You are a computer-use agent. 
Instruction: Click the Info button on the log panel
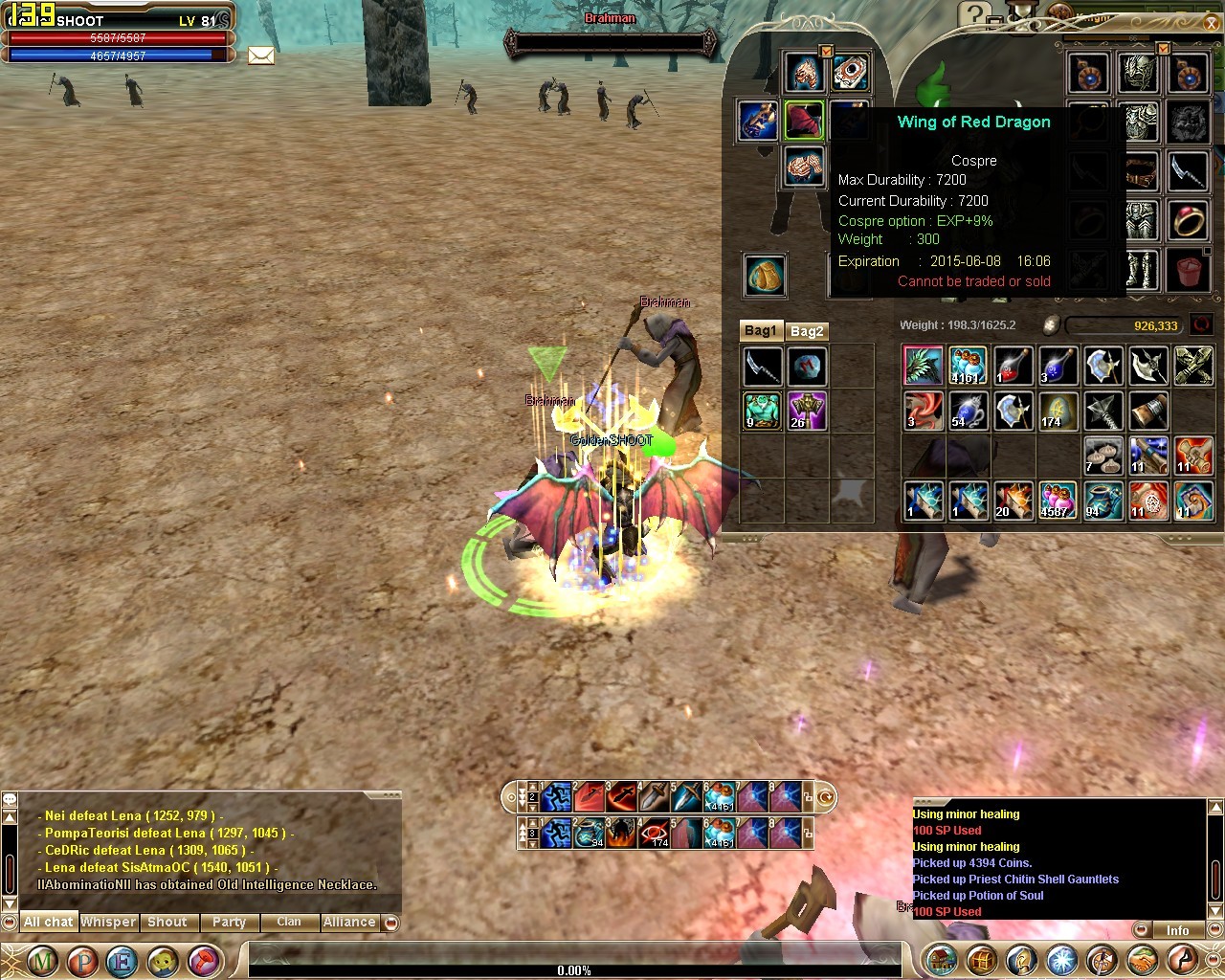tap(1177, 930)
